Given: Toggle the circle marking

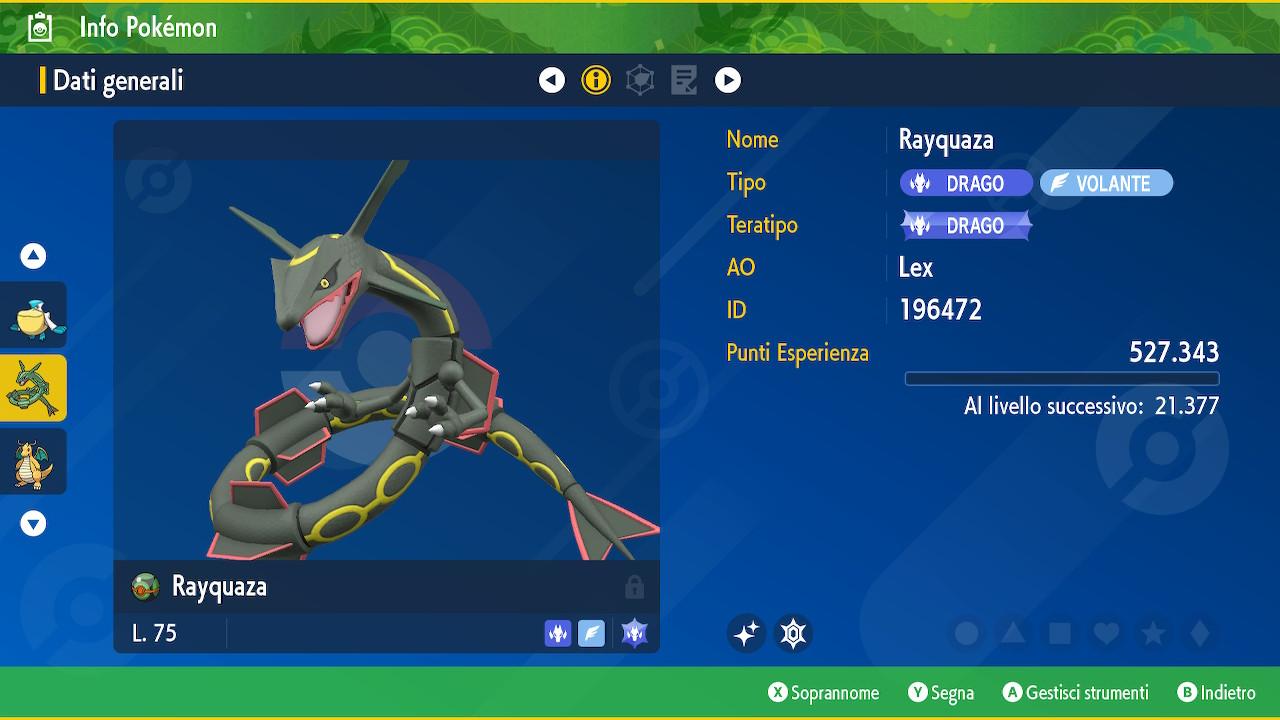Looking at the screenshot, I should pos(966,633).
